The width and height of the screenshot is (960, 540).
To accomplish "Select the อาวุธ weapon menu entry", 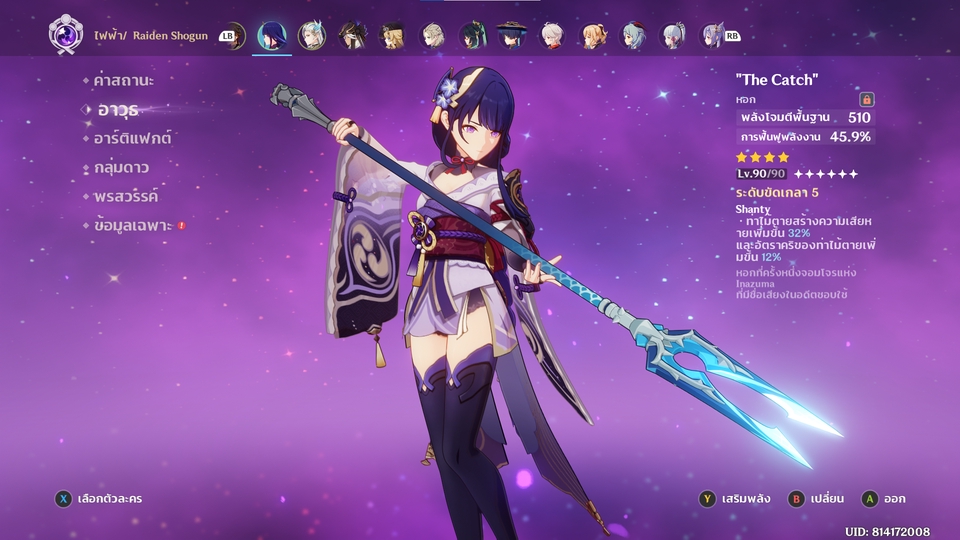I will (117, 108).
